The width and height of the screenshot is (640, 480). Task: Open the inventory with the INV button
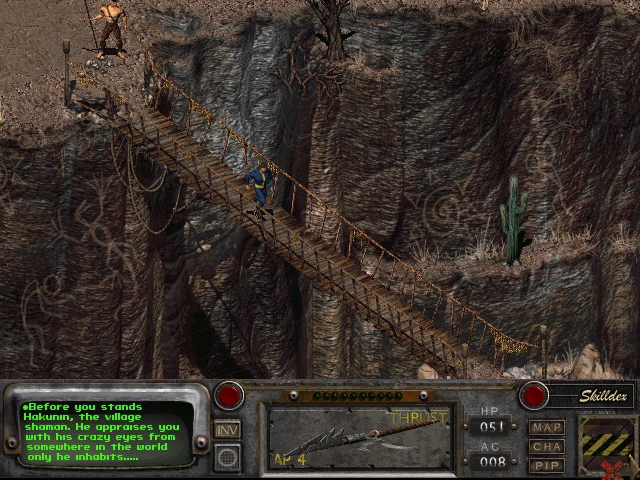click(227, 429)
